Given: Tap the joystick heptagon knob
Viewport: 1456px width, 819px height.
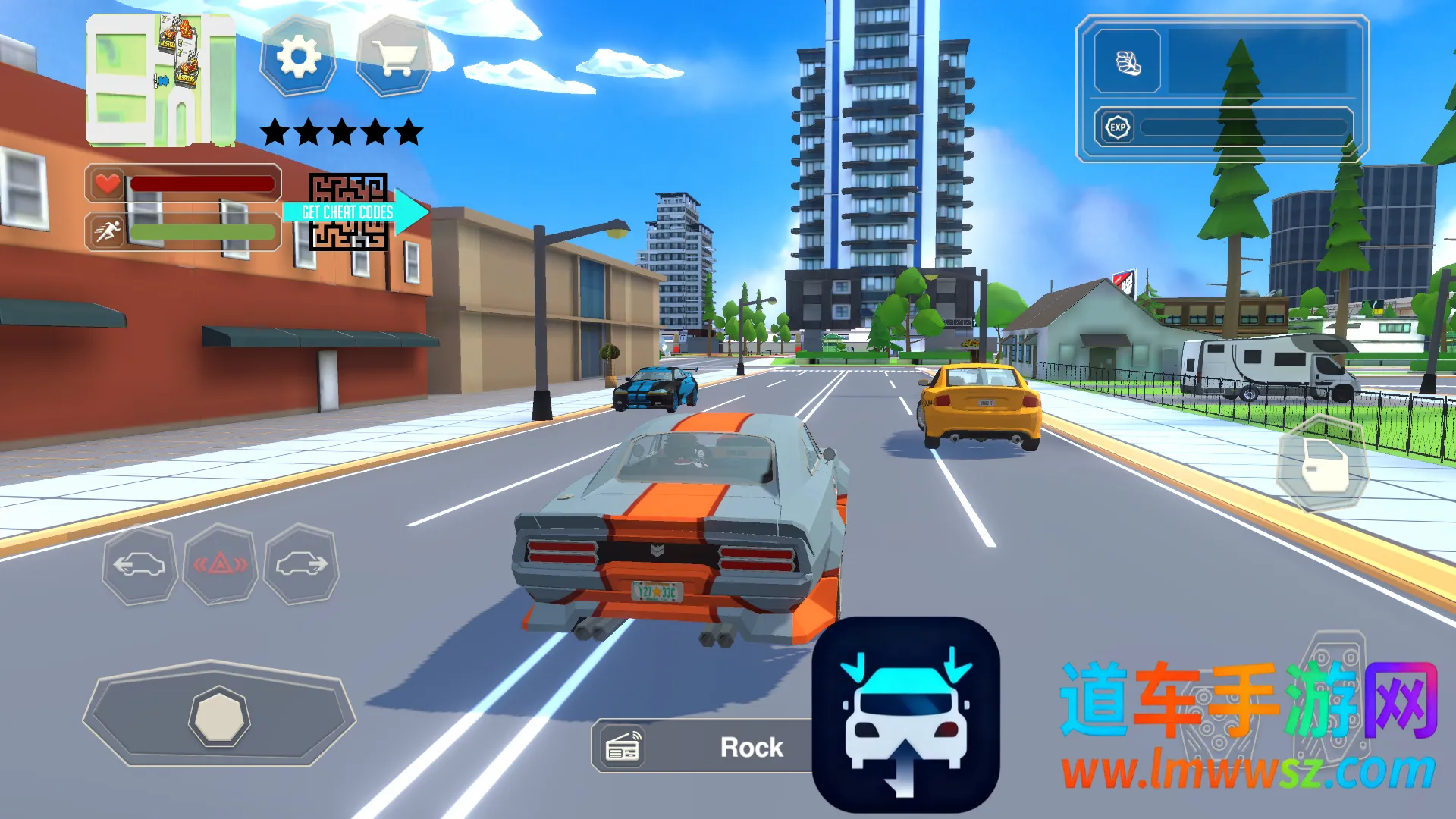Looking at the screenshot, I should [x=218, y=717].
